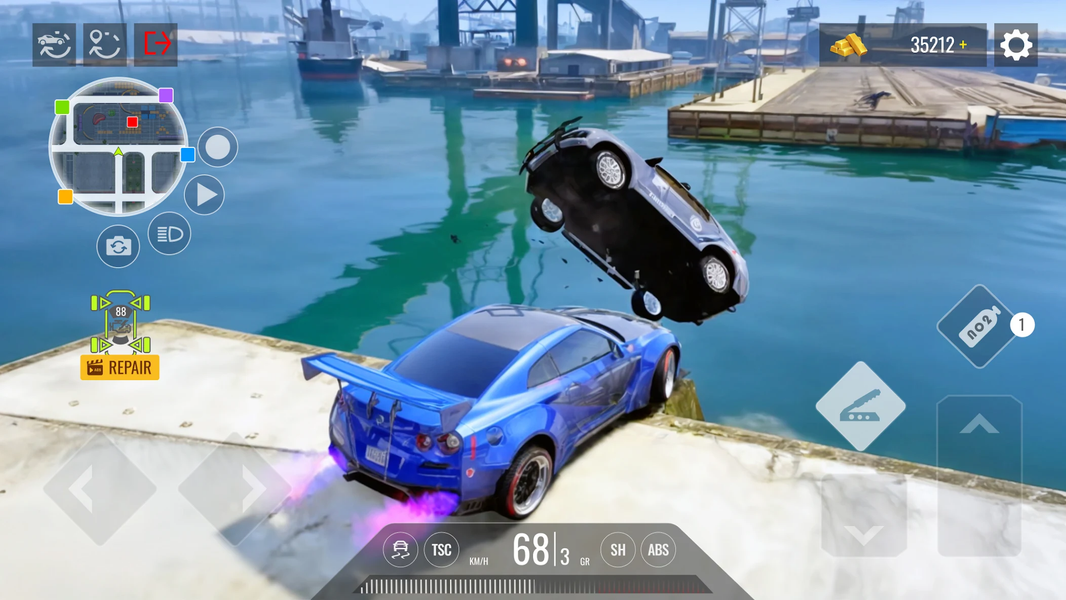Activate the NO2 nitro boost
Image resolution: width=1066 pixels, height=600 pixels.
[977, 327]
